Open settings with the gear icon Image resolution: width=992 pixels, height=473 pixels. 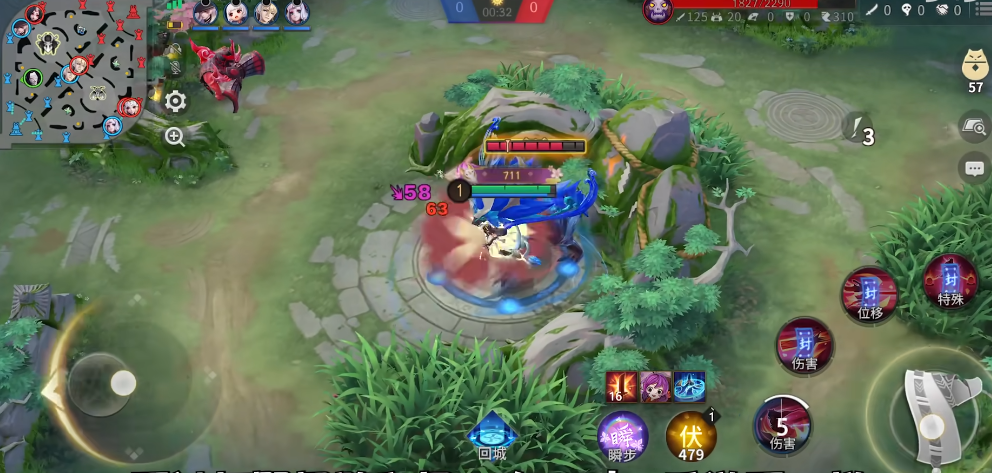pos(175,101)
